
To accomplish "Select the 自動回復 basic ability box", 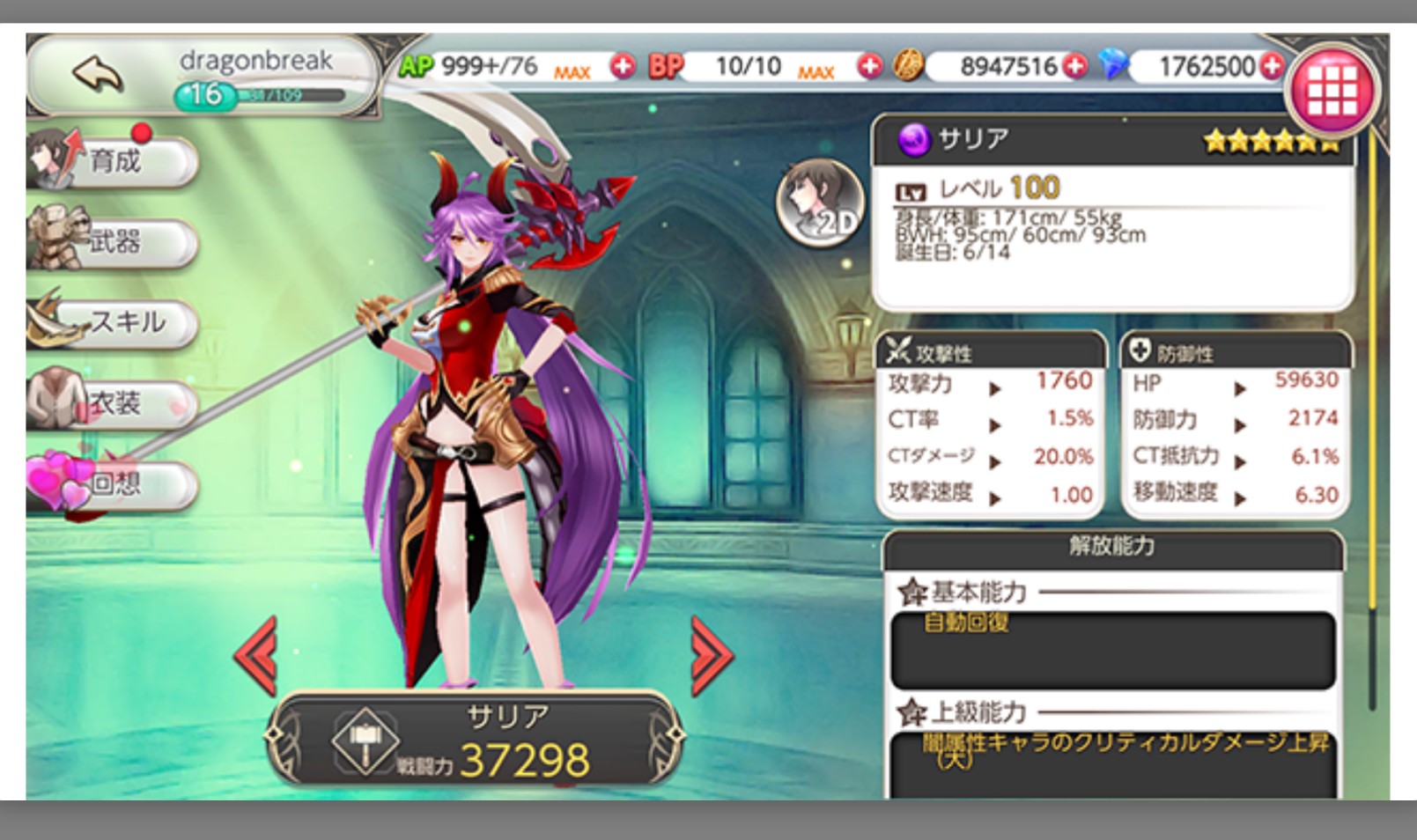I will pos(1112,650).
